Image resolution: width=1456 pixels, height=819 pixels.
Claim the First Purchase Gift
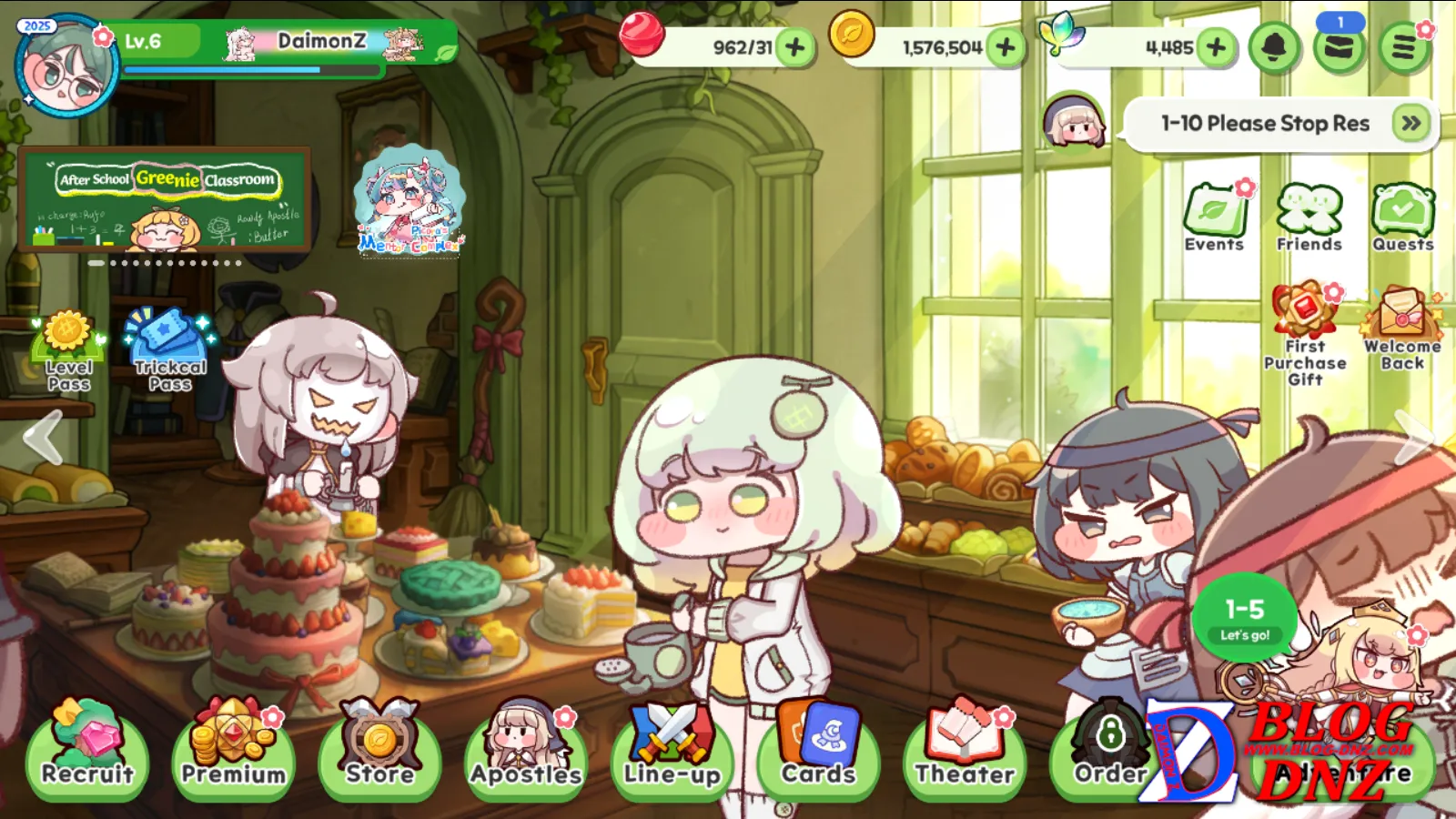click(1305, 333)
